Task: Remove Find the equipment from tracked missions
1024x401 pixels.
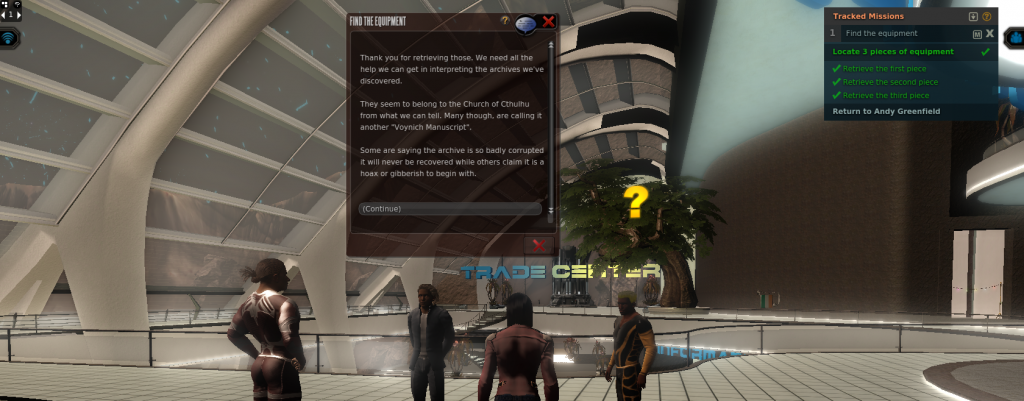Action: 990,33
